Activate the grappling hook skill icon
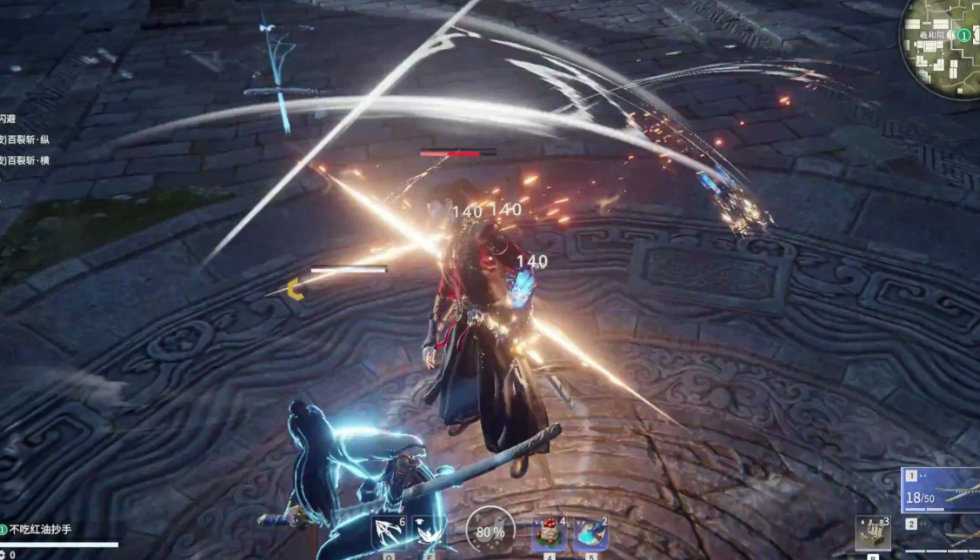Viewport: 980px width, 560px height. click(388, 532)
